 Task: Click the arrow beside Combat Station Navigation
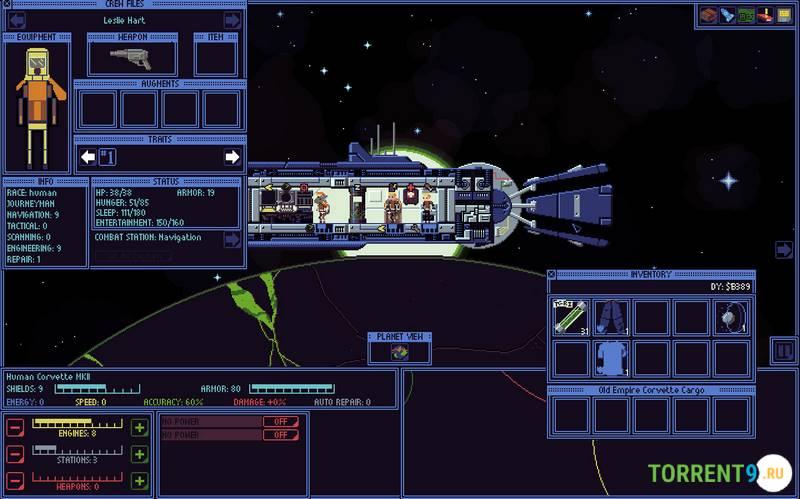(232, 239)
